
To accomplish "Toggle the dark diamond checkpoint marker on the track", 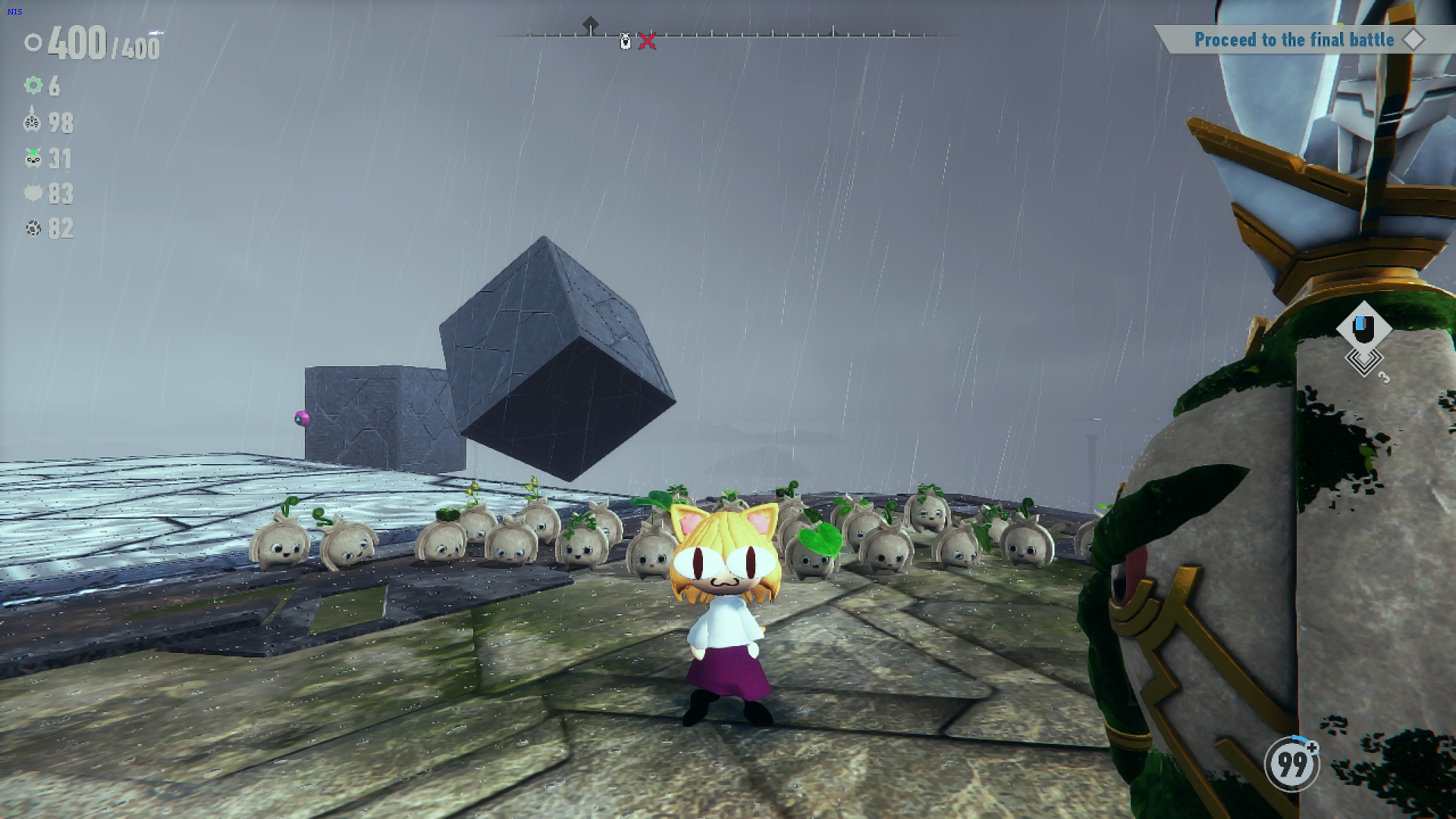I will pos(591,24).
